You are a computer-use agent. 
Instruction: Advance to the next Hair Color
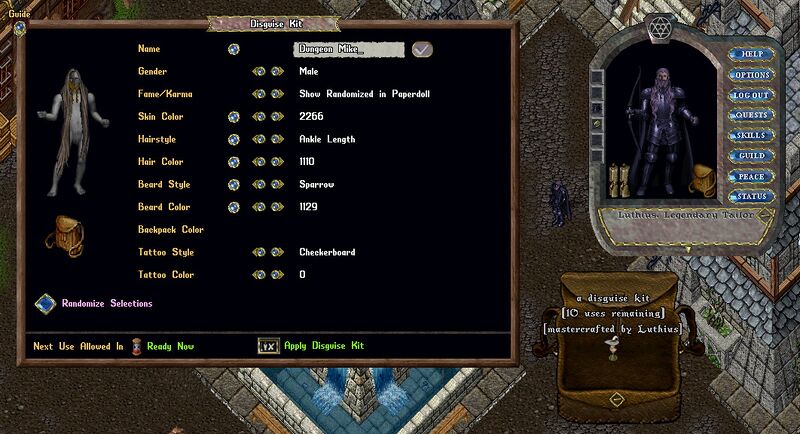275,162
